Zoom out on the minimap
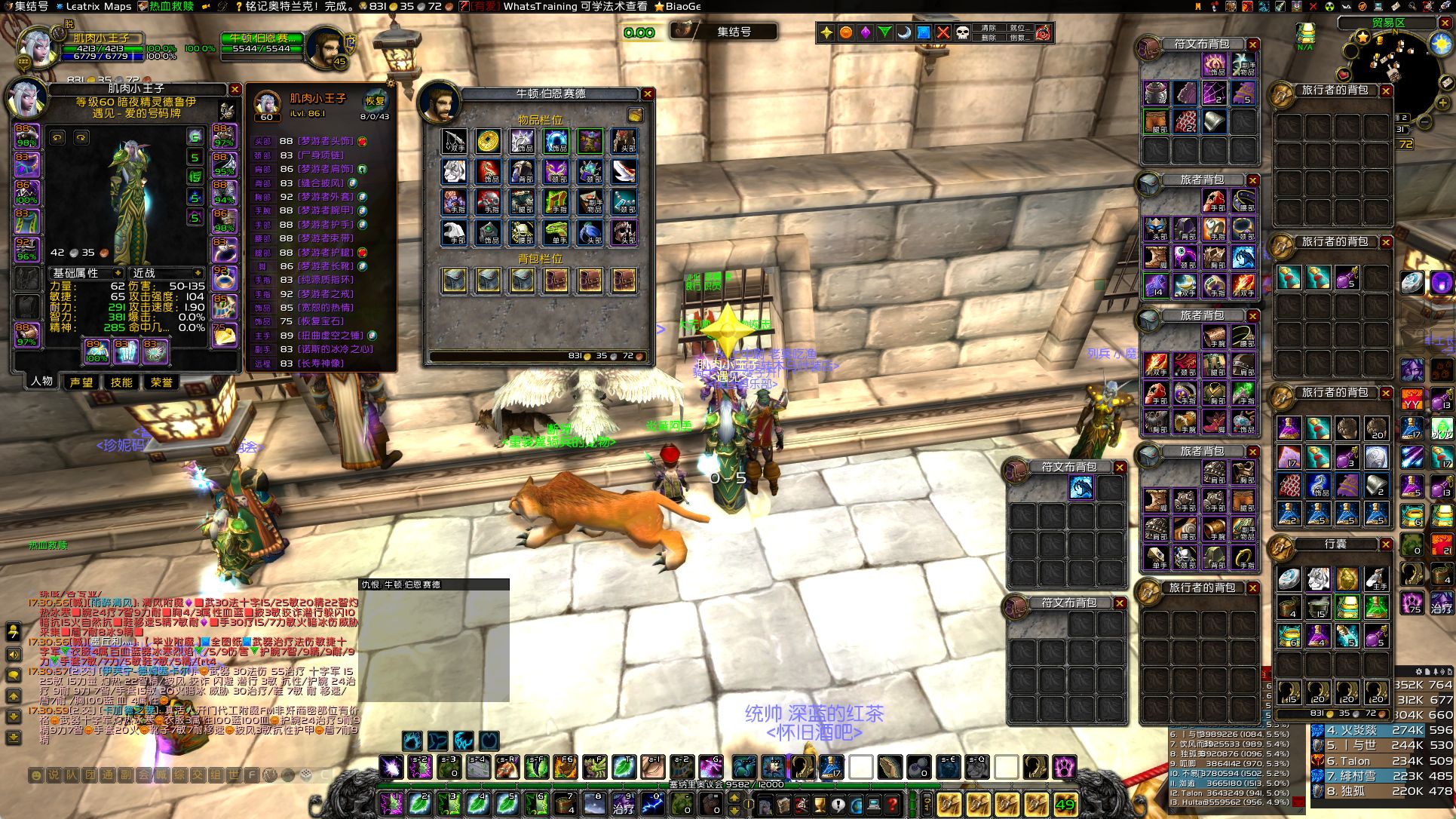The width and height of the screenshot is (1456, 819). point(1424,121)
